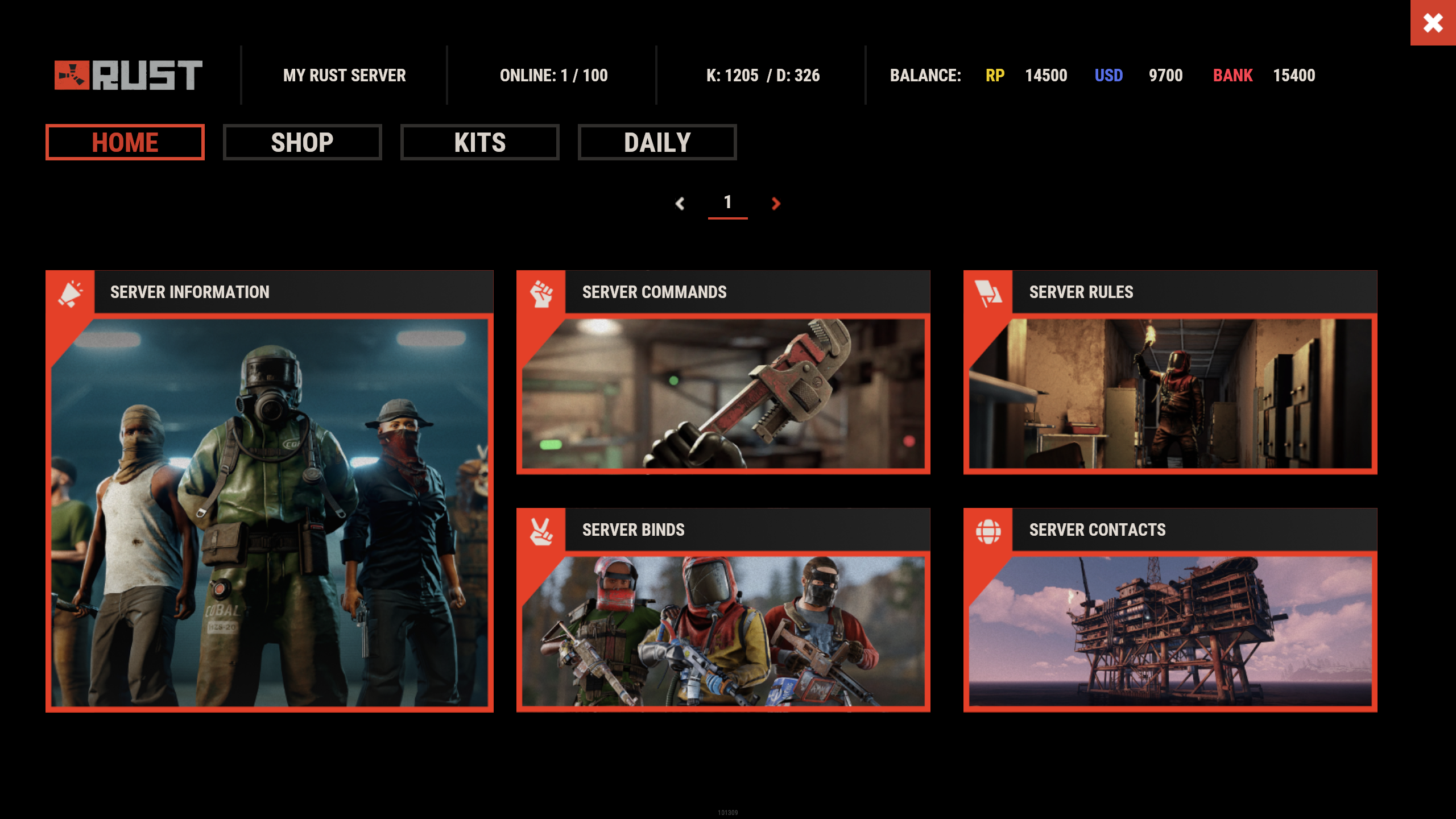Close the server menu with the X
Image resolution: width=1456 pixels, height=819 pixels.
1433,23
